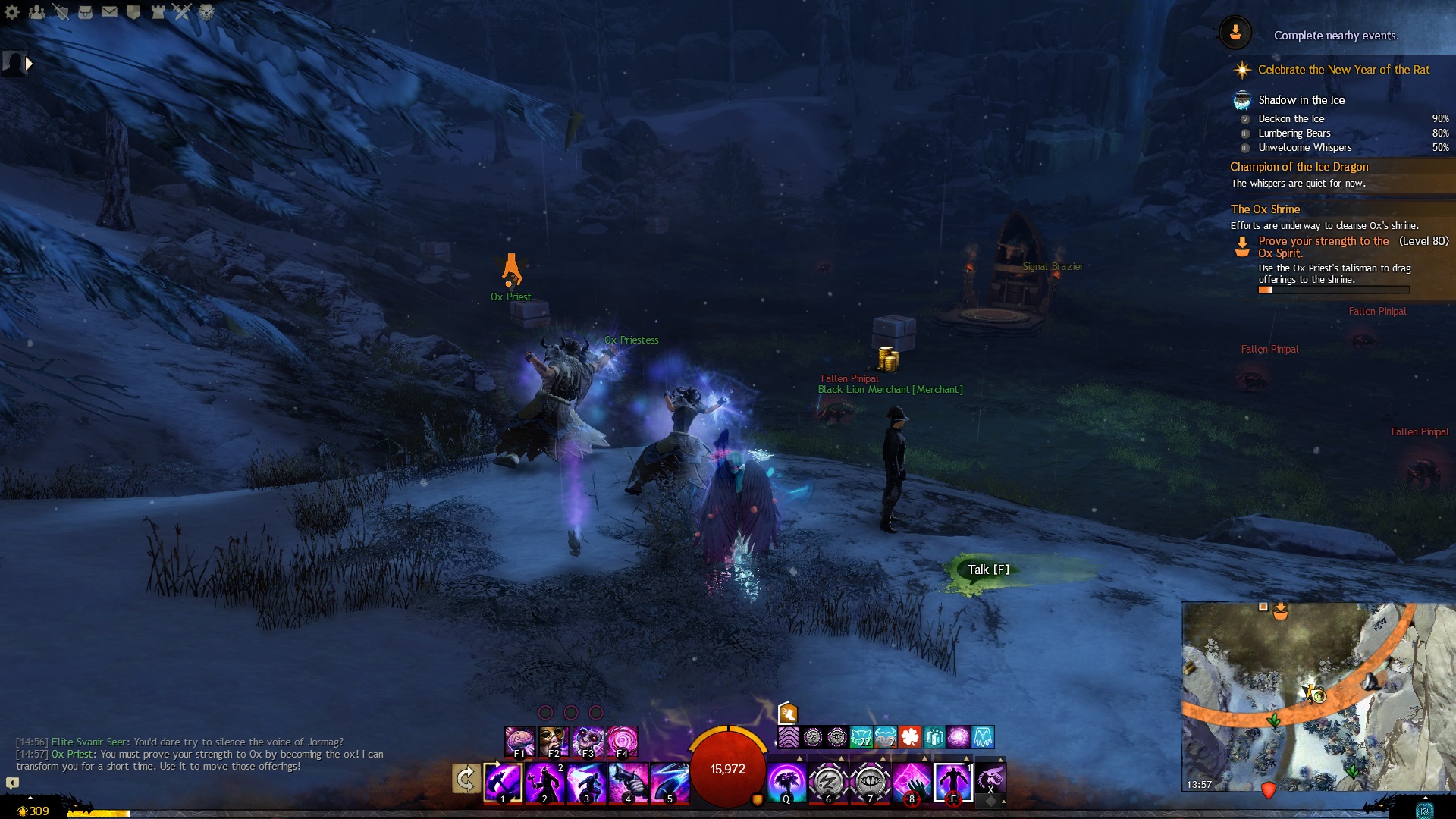This screenshot has height=819, width=1456.
Task: Click the minimap
Action: coord(1318,696)
